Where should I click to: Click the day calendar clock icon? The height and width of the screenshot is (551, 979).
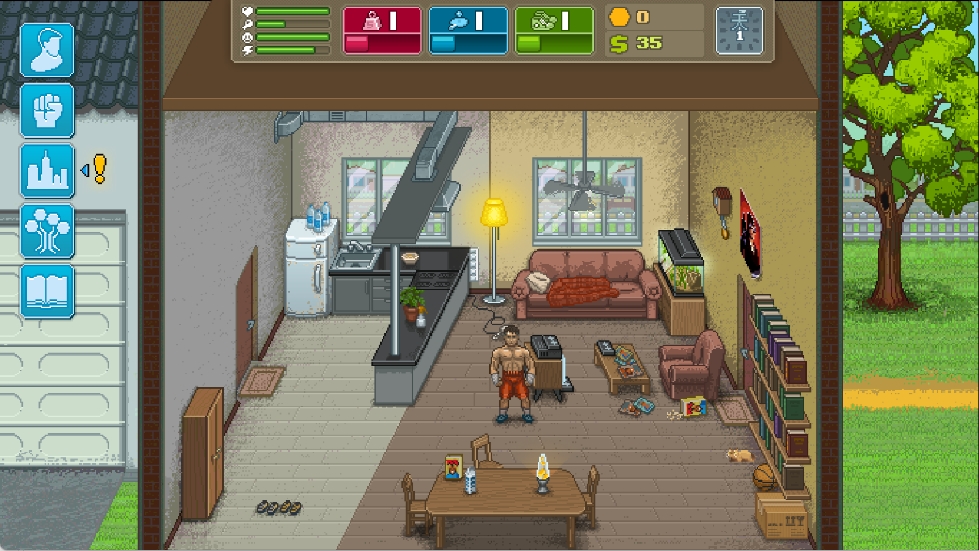point(739,30)
